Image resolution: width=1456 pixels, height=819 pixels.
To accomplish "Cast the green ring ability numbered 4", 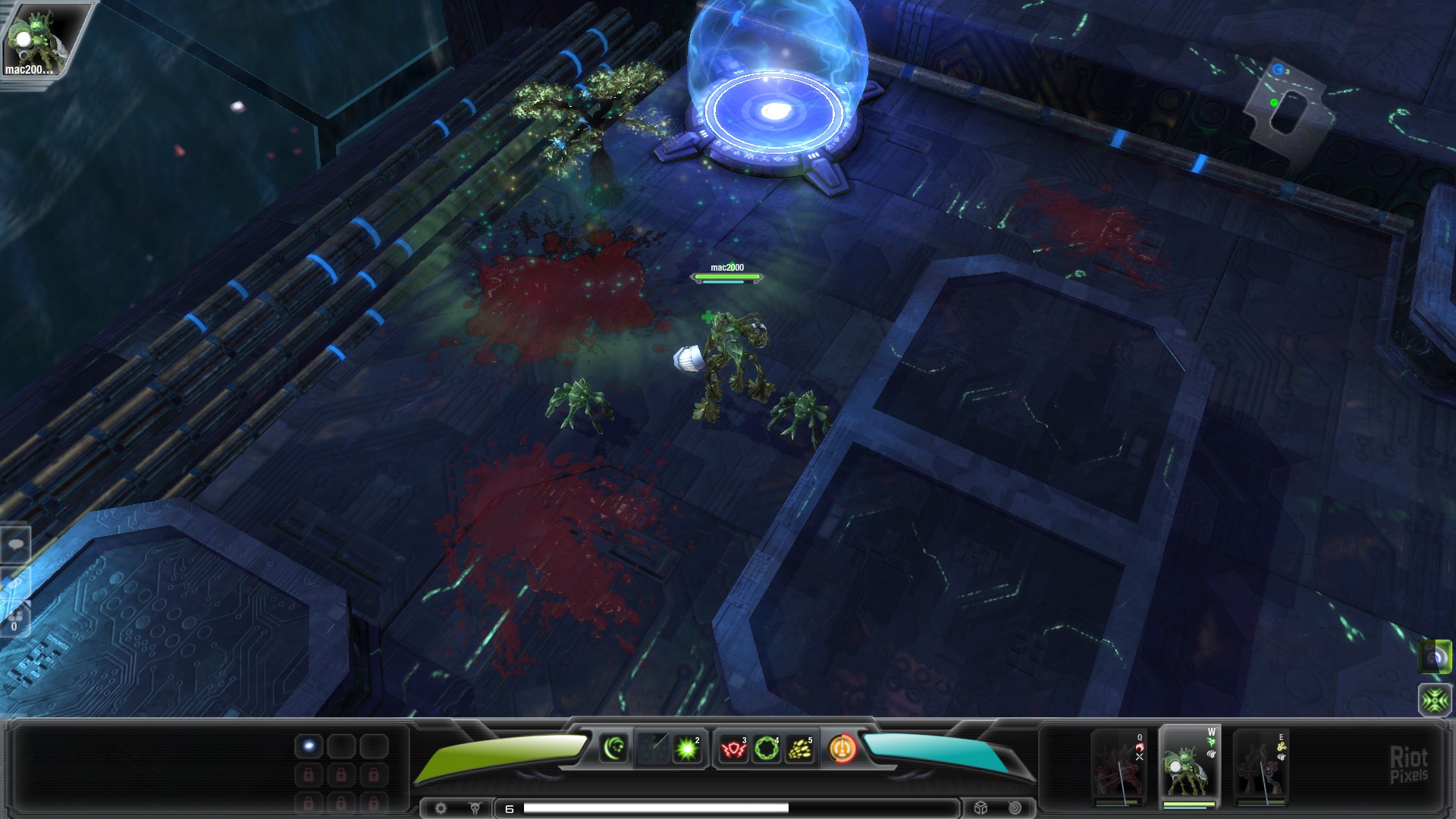I will pos(767,749).
